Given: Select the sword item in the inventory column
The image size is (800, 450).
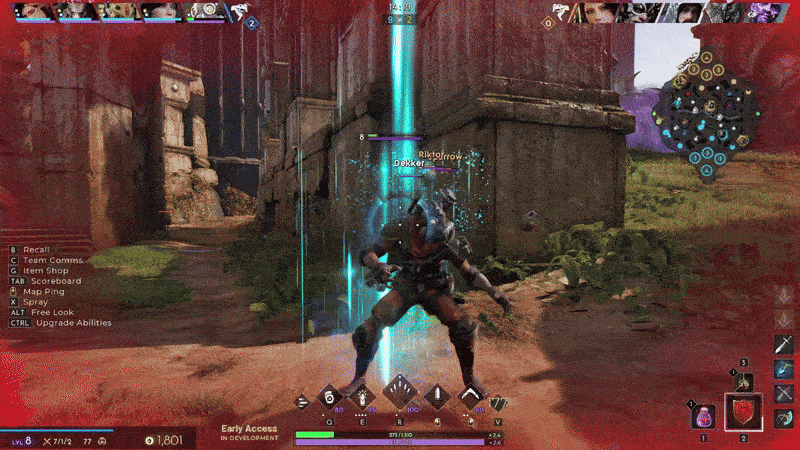Looking at the screenshot, I should (786, 345).
